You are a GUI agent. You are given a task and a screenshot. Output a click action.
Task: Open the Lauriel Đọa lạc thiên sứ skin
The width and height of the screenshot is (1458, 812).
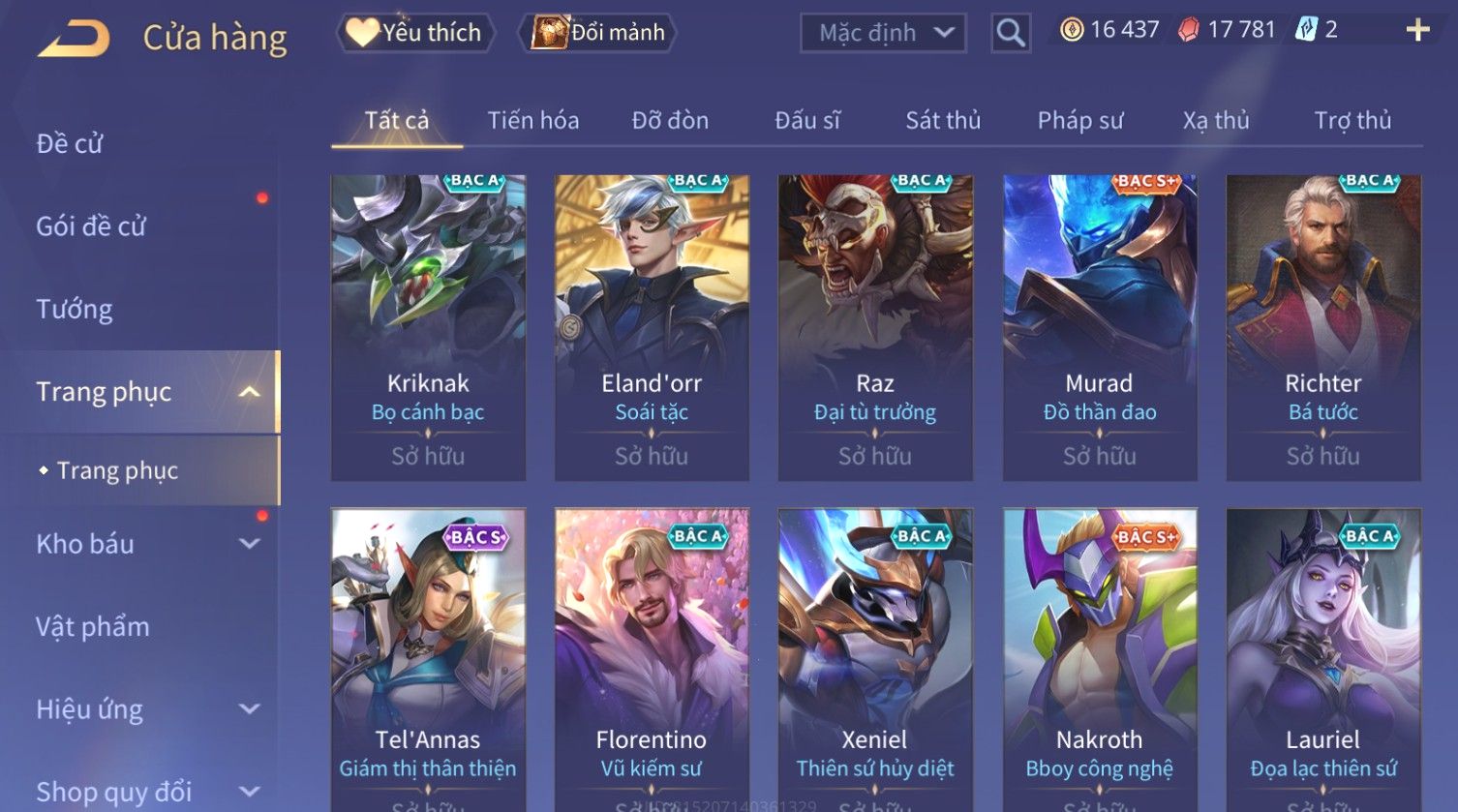click(x=1322, y=658)
